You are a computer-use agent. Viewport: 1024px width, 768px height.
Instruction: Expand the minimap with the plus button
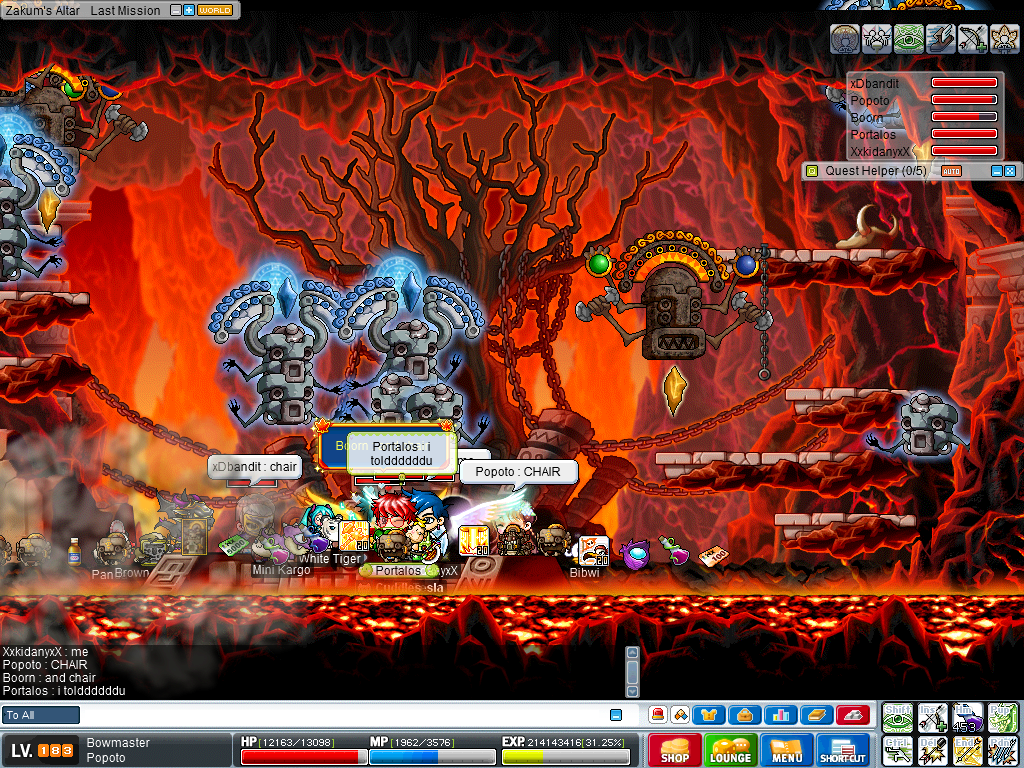click(189, 10)
